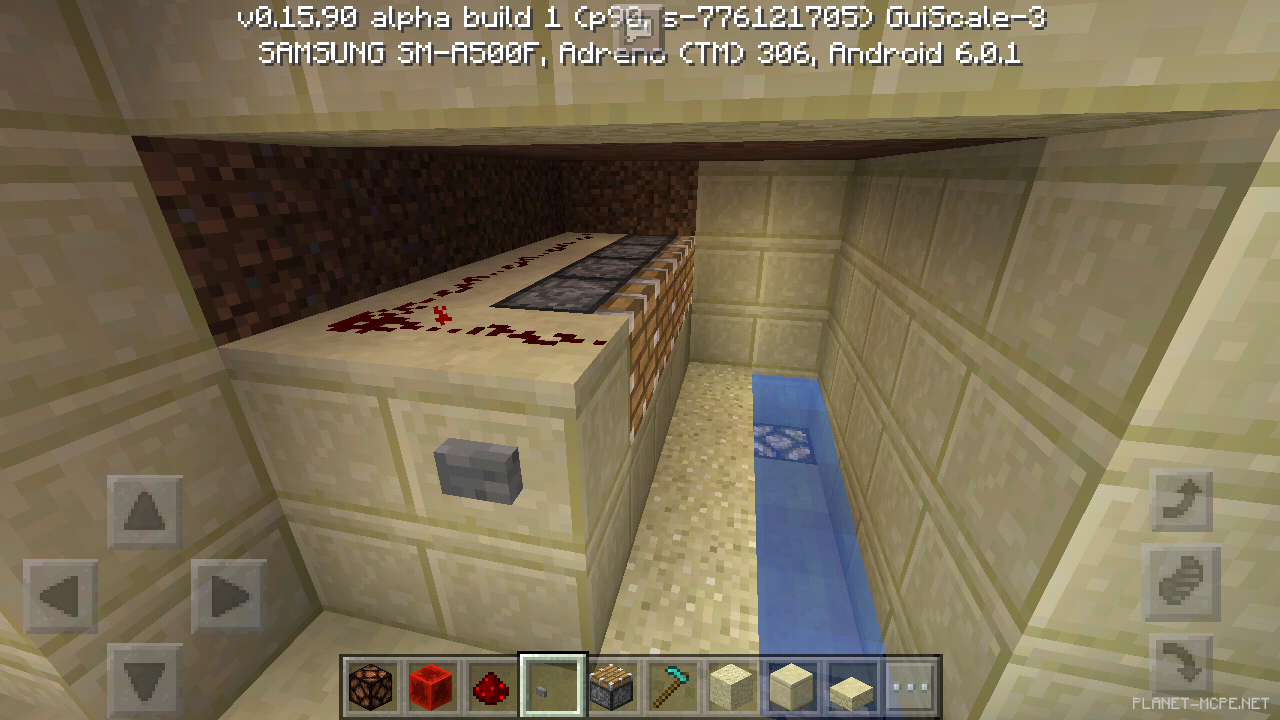The width and height of the screenshot is (1280, 720).
Task: Tap the chat bubble icon at top
Action: [x=640, y=27]
